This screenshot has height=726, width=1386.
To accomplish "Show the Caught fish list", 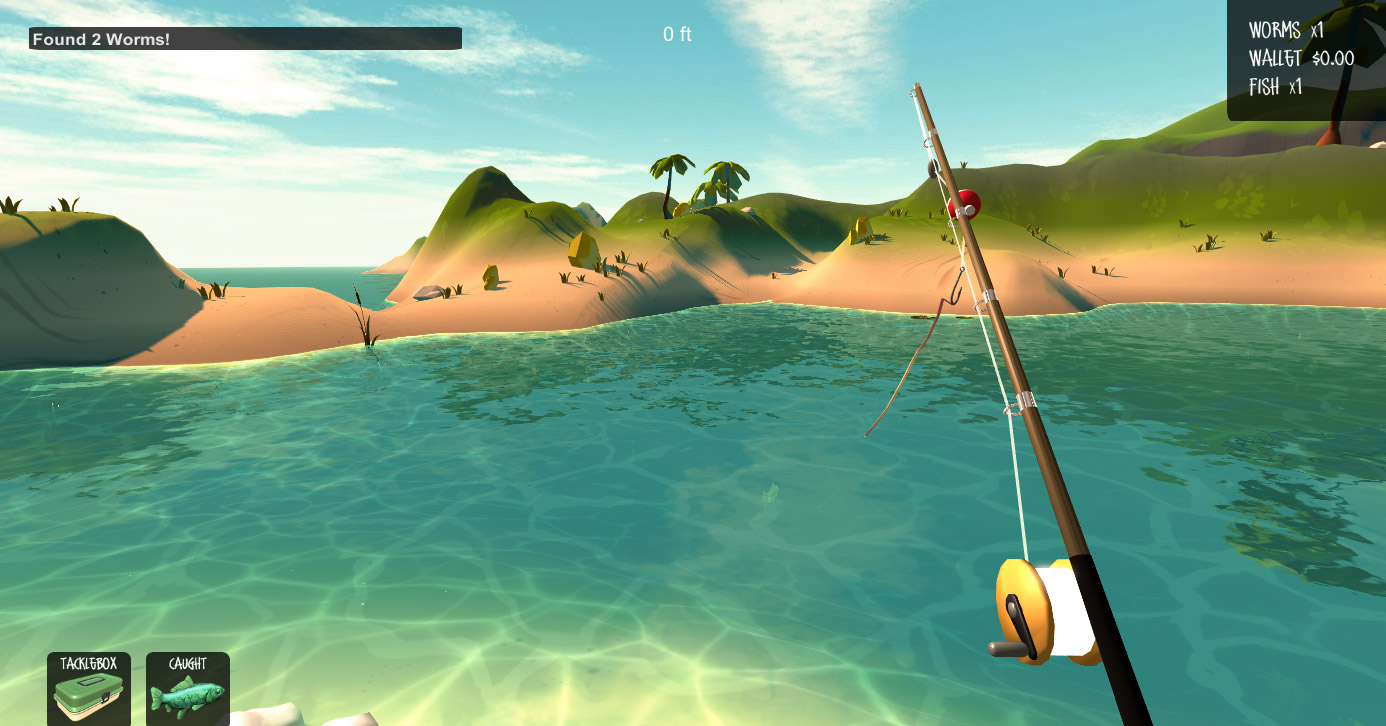I will pyautogui.click(x=188, y=689).
